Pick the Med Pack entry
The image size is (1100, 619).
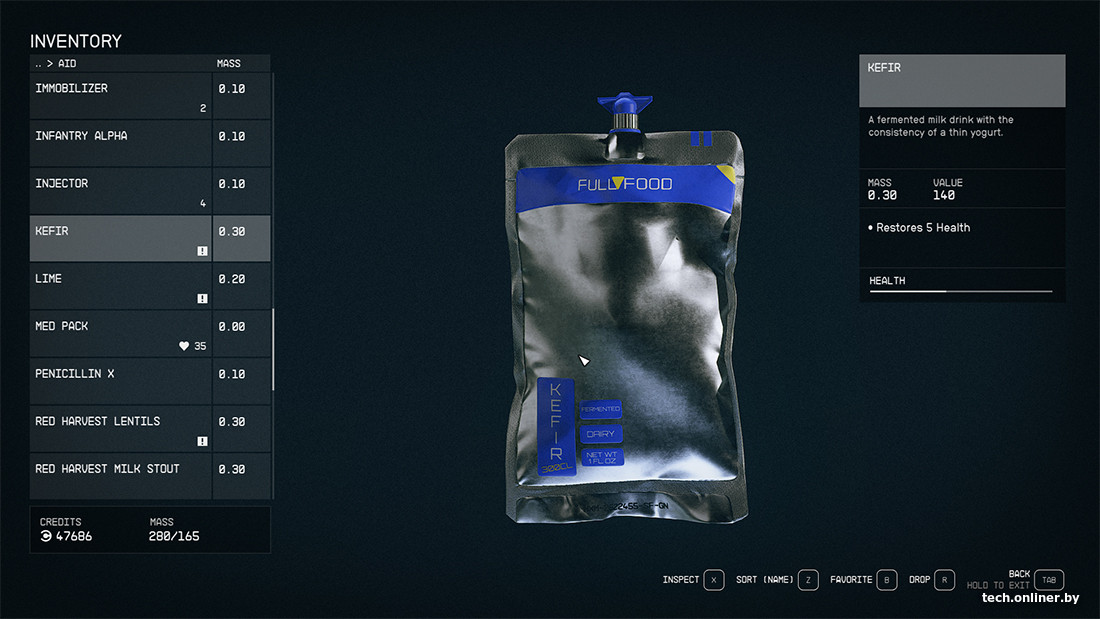point(120,333)
